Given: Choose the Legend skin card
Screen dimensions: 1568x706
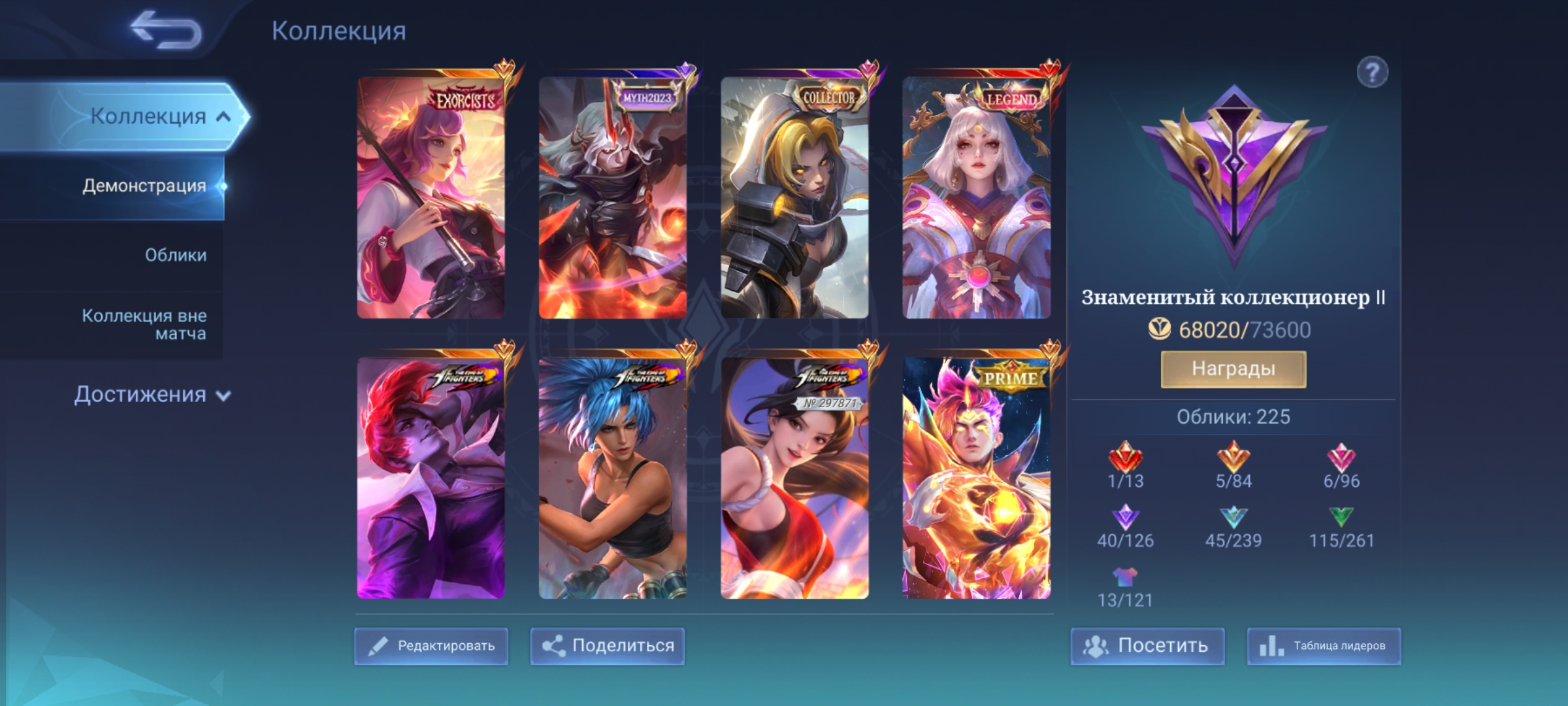Looking at the screenshot, I should pyautogui.click(x=977, y=197).
